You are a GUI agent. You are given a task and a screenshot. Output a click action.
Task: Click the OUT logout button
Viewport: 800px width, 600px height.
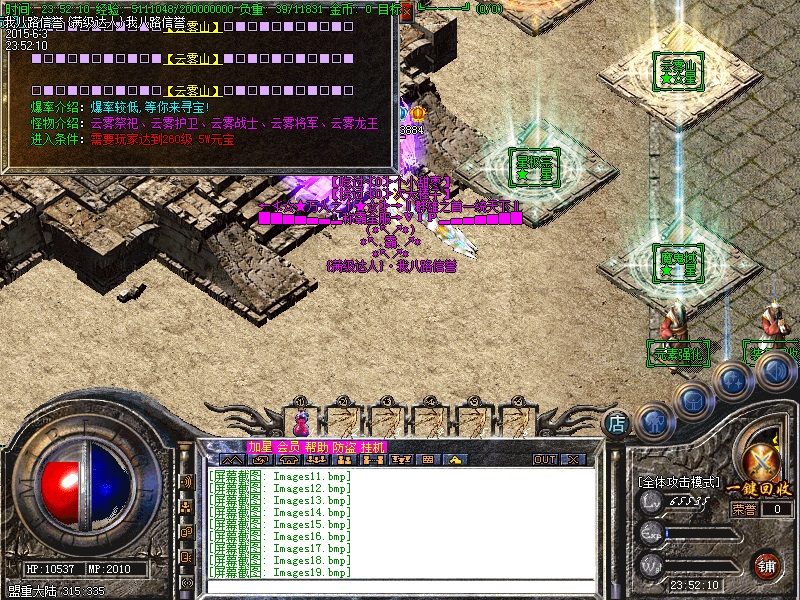click(545, 460)
